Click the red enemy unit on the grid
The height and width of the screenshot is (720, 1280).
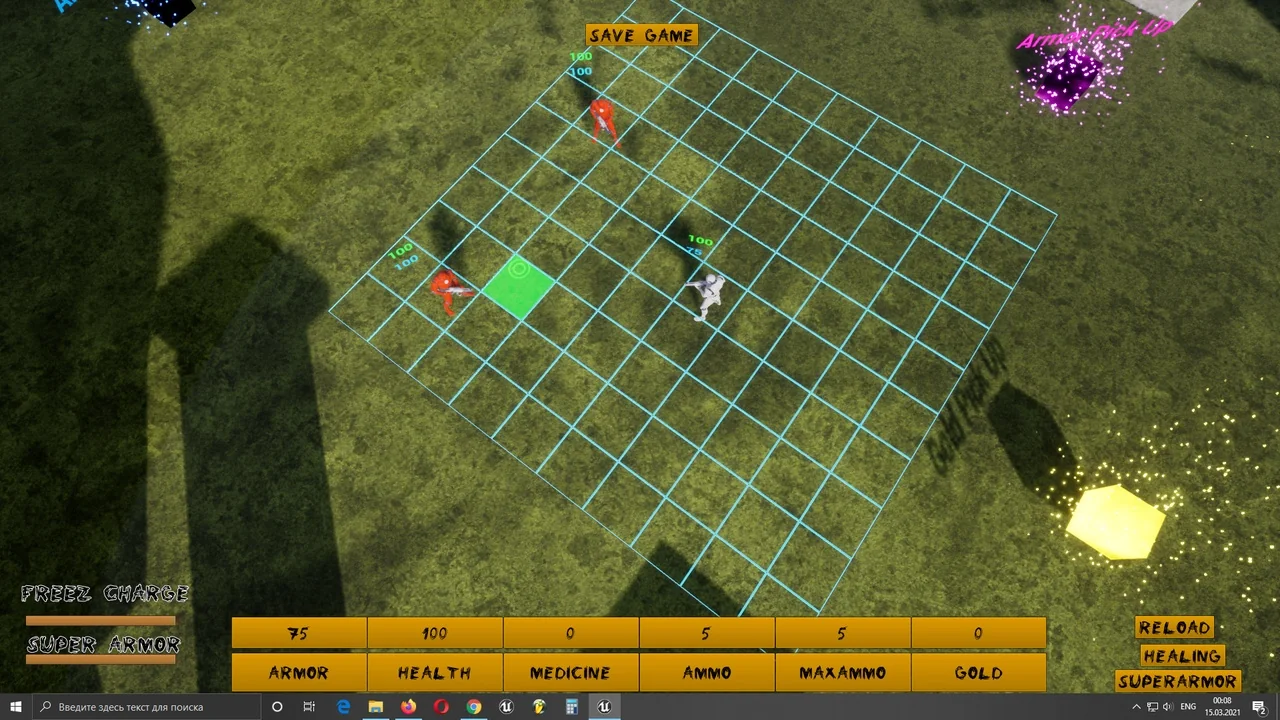(447, 288)
